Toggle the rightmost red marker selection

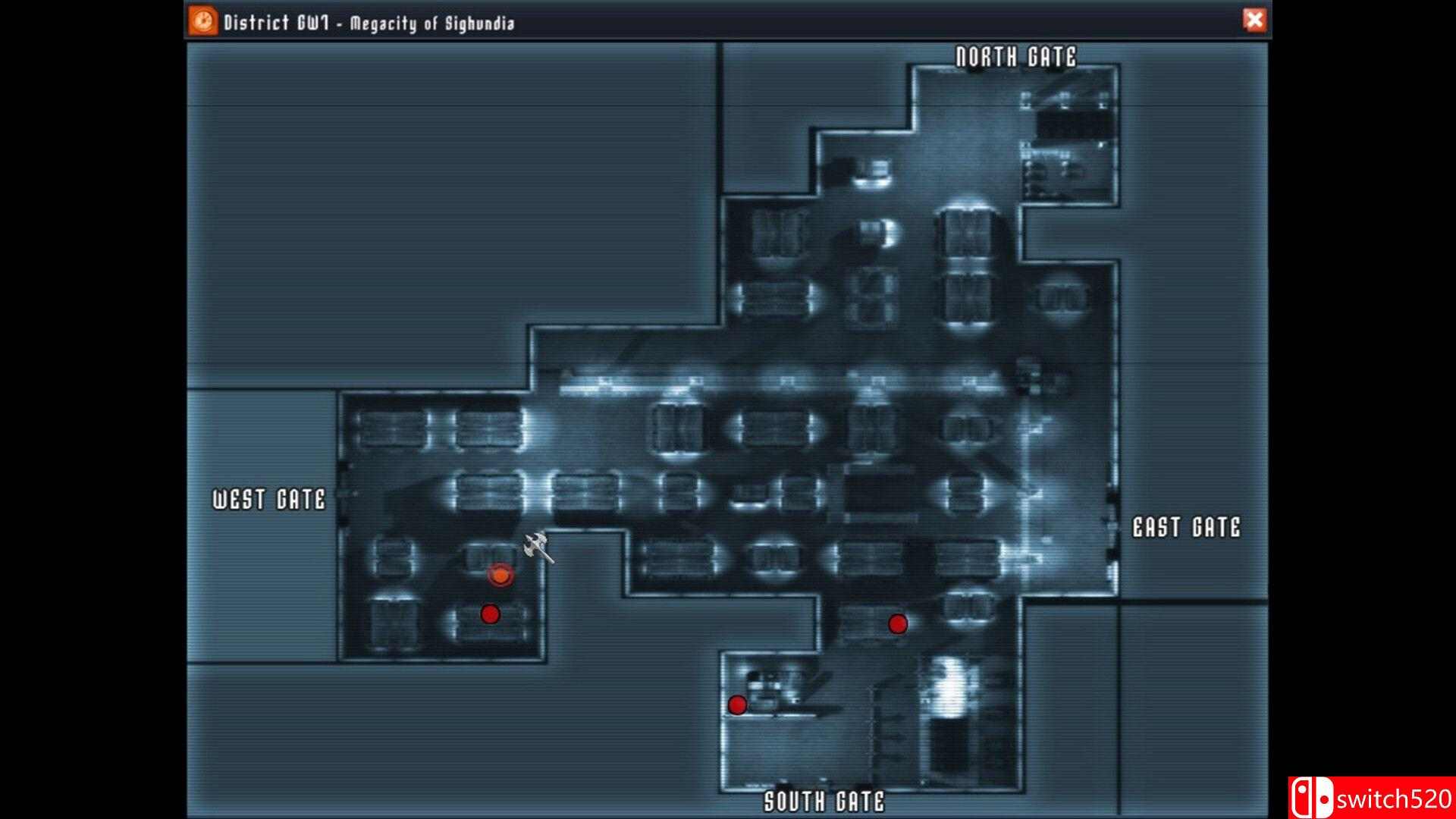898,625
